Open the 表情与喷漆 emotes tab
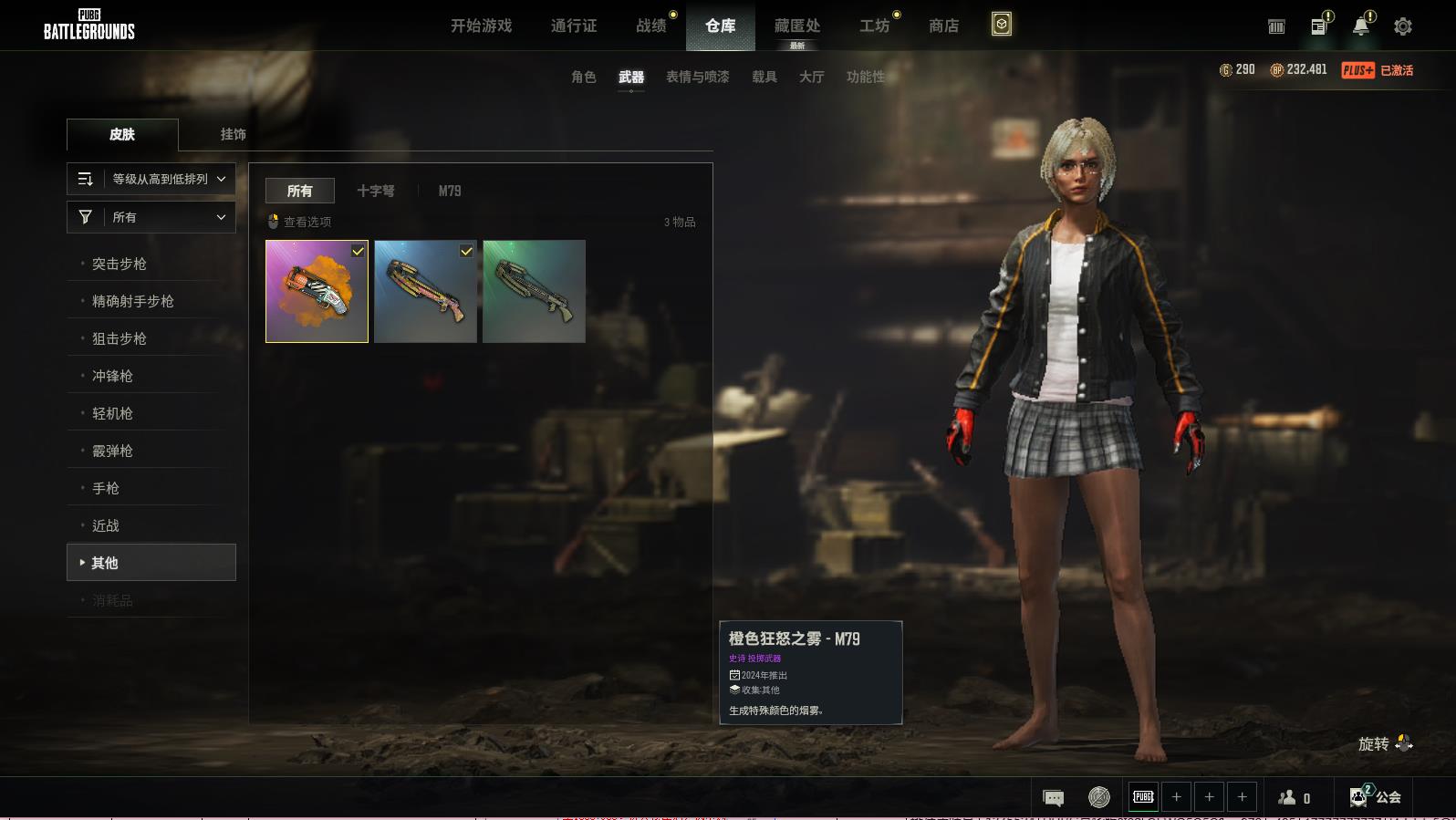 [697, 78]
